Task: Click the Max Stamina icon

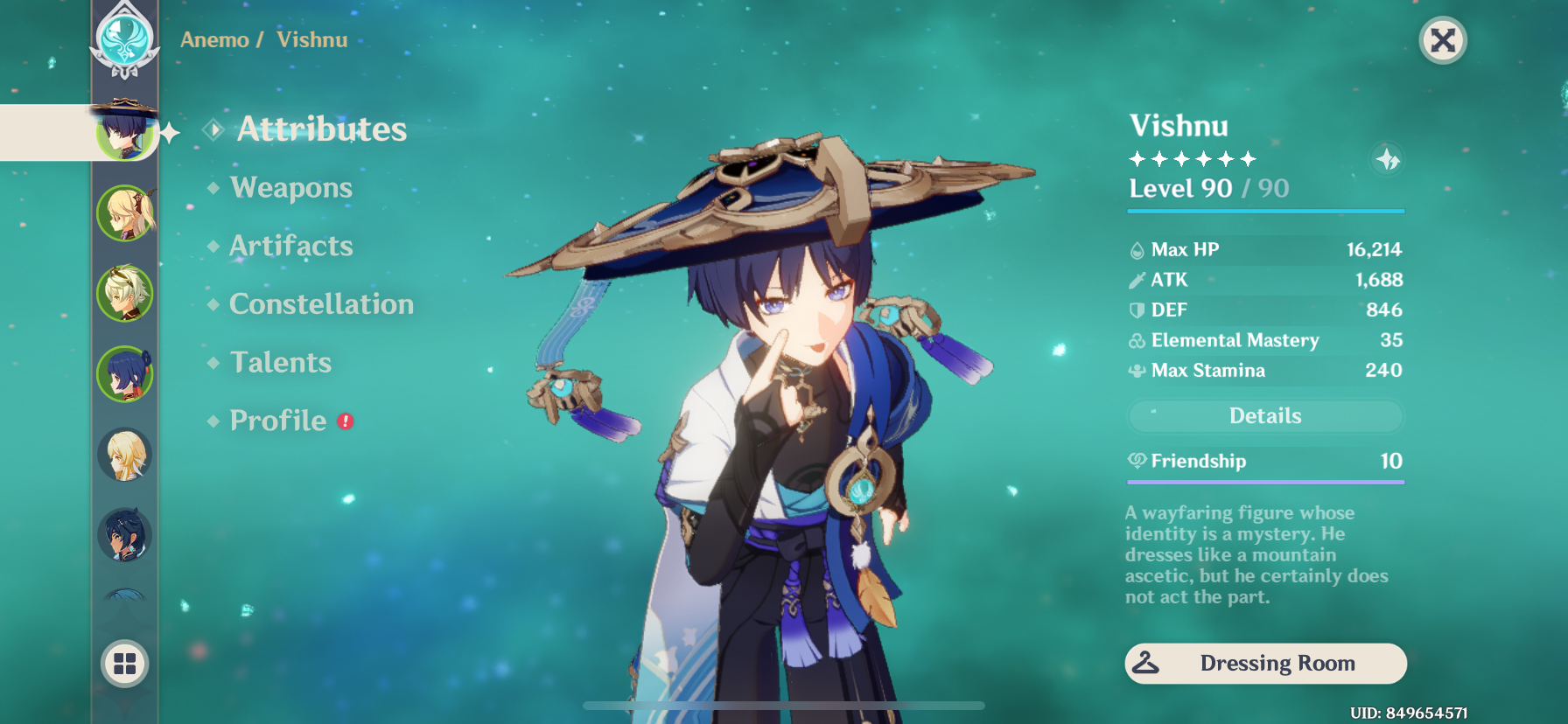Action: pos(1137,370)
